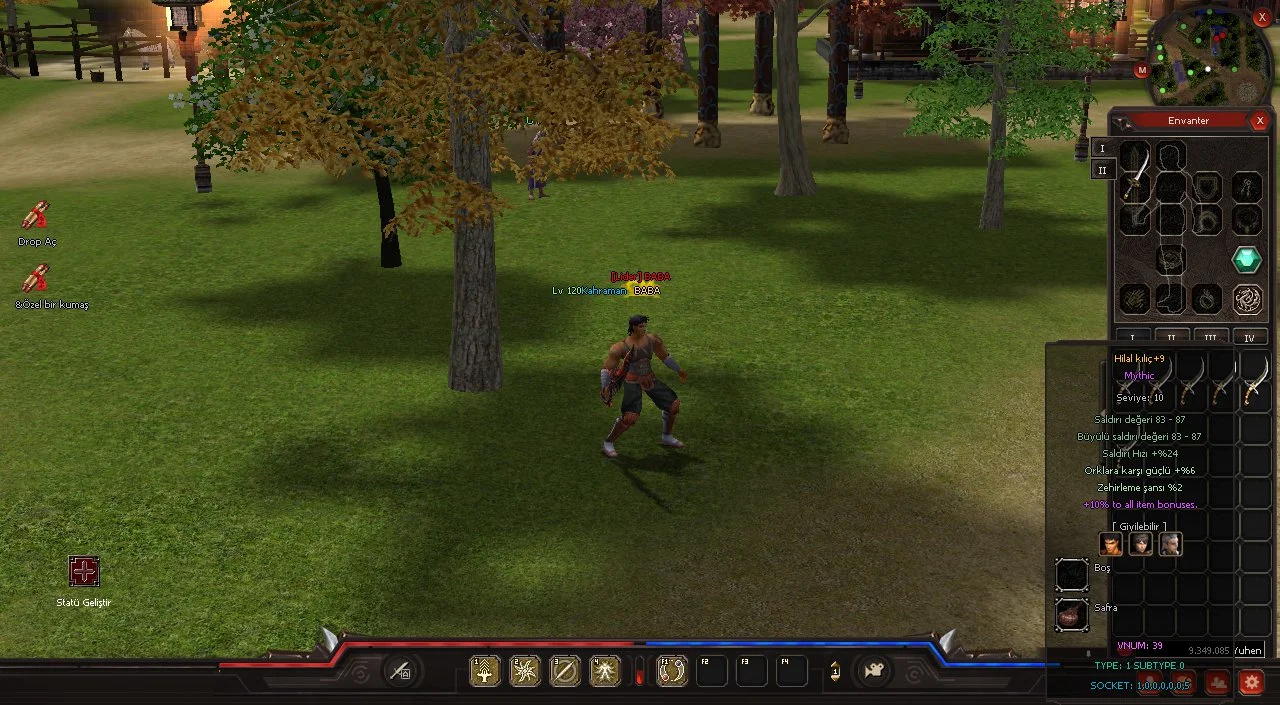Use the skill in quickslot 3

tap(565, 671)
